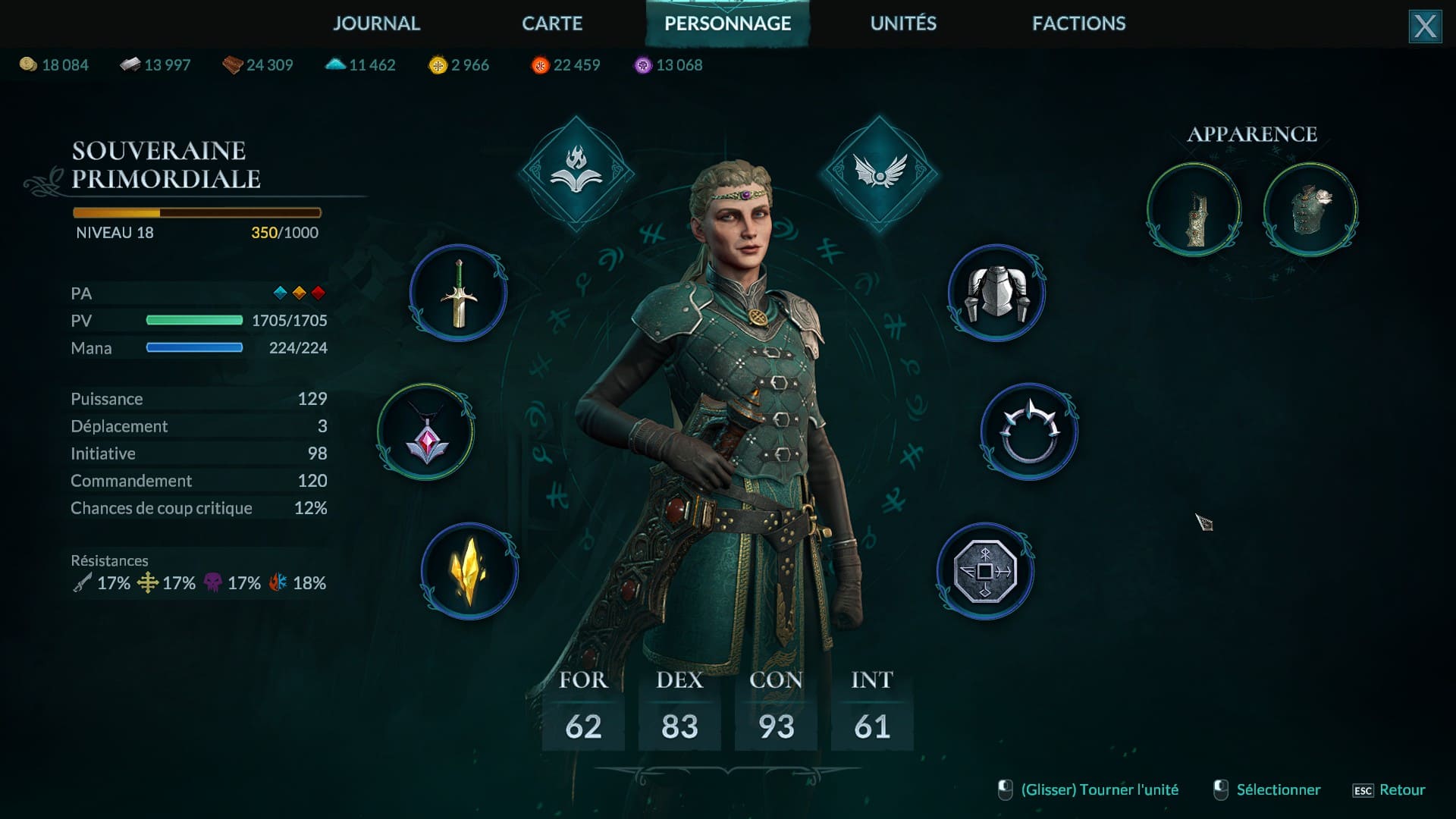Screen dimensions: 1456x819
Task: Show the Factions tab
Action: pos(1078,24)
